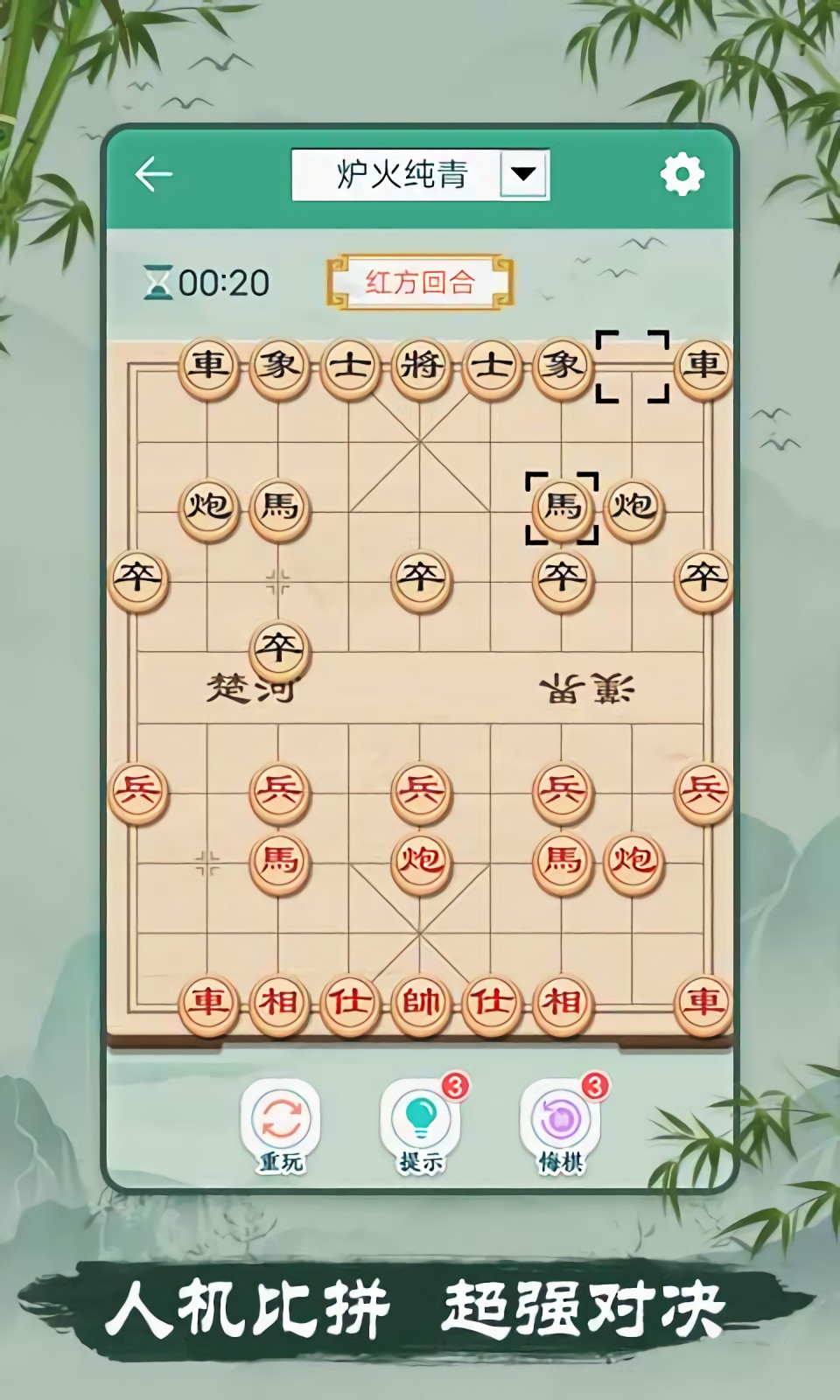This screenshot has height=1400, width=840.
Task: Open settings with the gear icon
Action: pyautogui.click(x=682, y=174)
